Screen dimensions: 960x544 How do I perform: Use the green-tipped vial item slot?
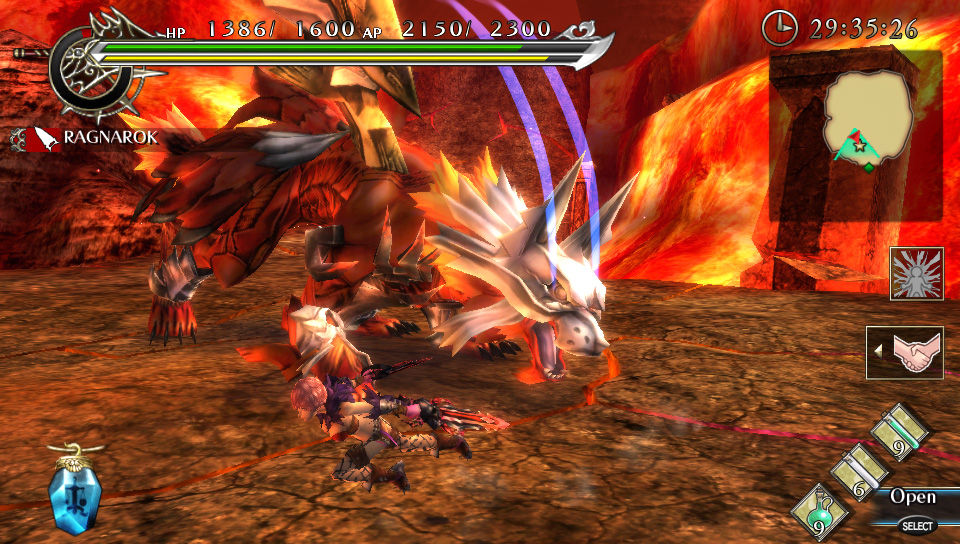[x=899, y=432]
